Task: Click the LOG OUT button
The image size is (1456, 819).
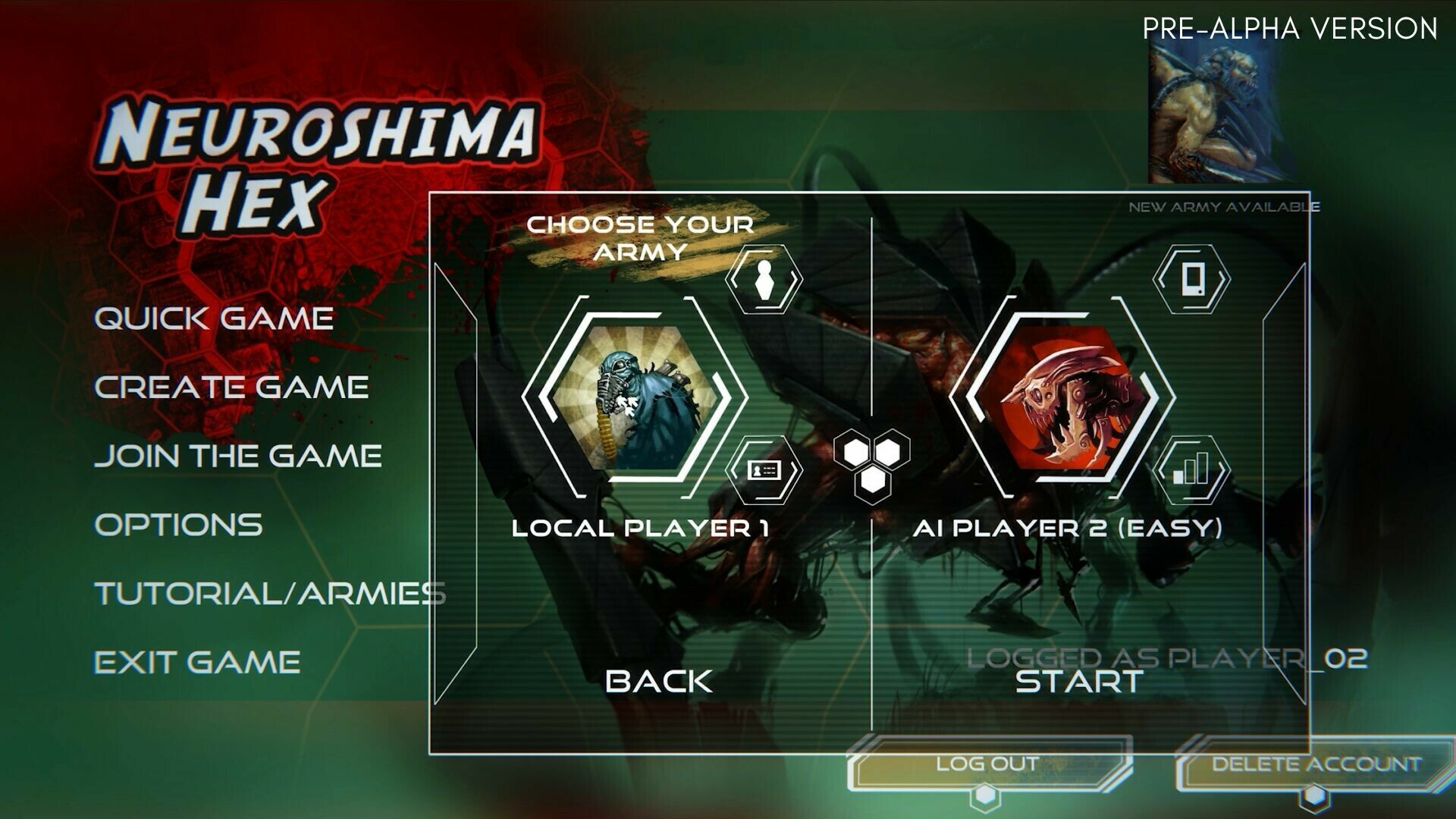Action: (986, 764)
